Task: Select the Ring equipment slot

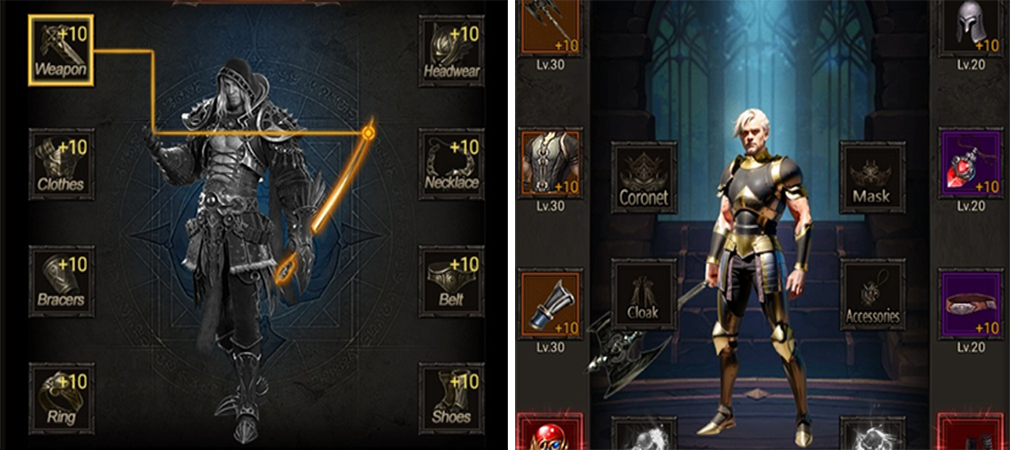Action: tap(61, 394)
